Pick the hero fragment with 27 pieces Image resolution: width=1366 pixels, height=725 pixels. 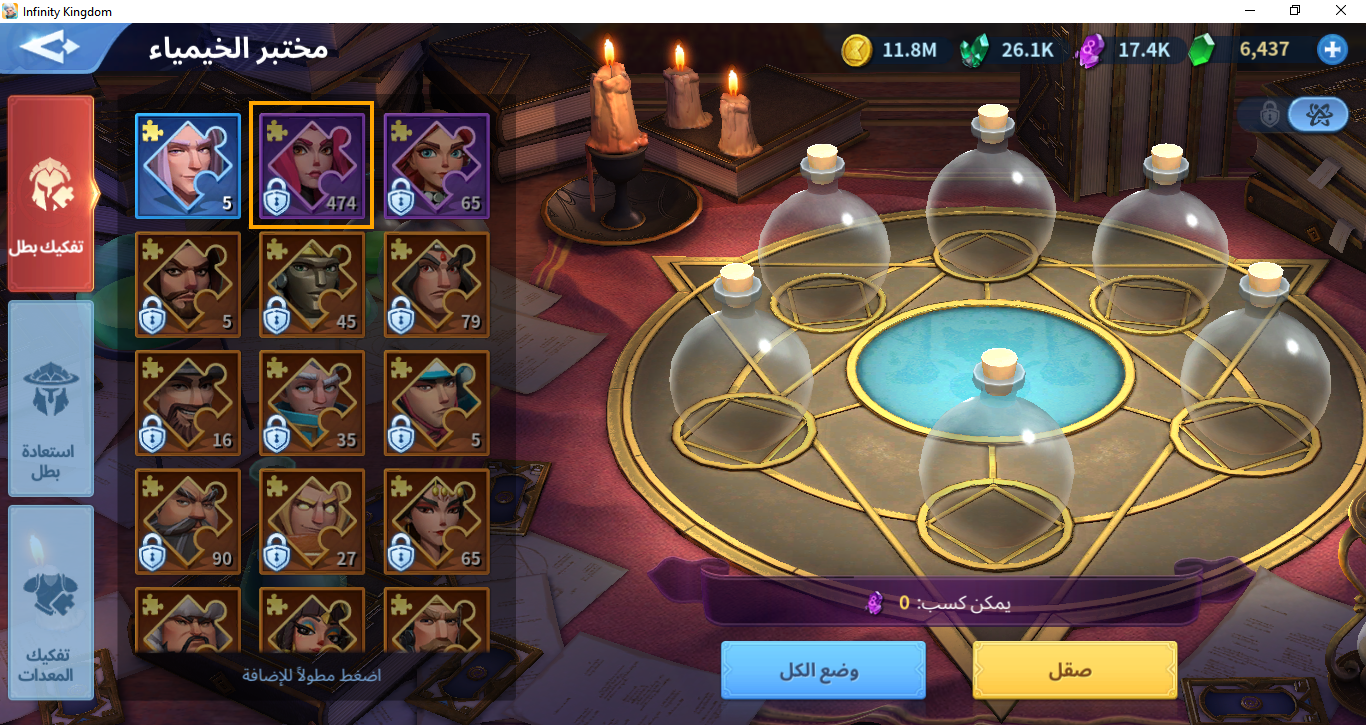click(312, 520)
